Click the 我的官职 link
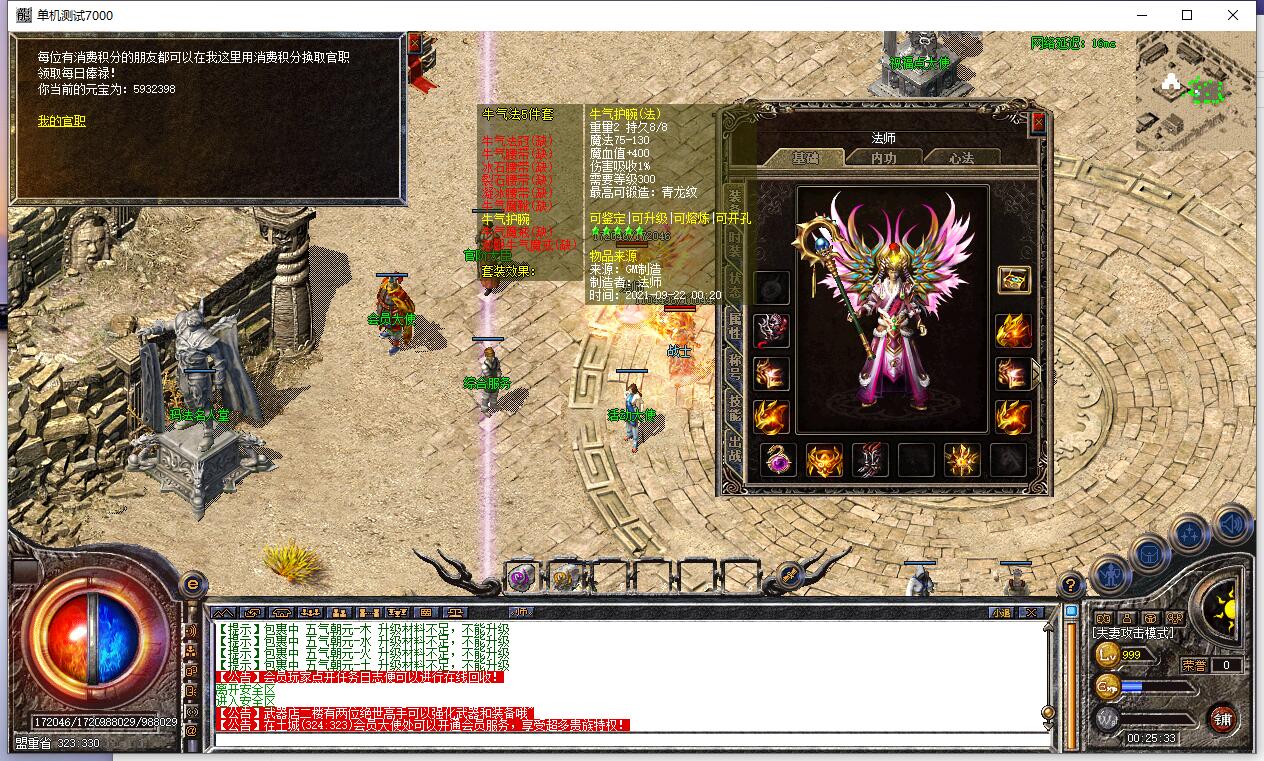This screenshot has height=761, width=1264. (61, 121)
